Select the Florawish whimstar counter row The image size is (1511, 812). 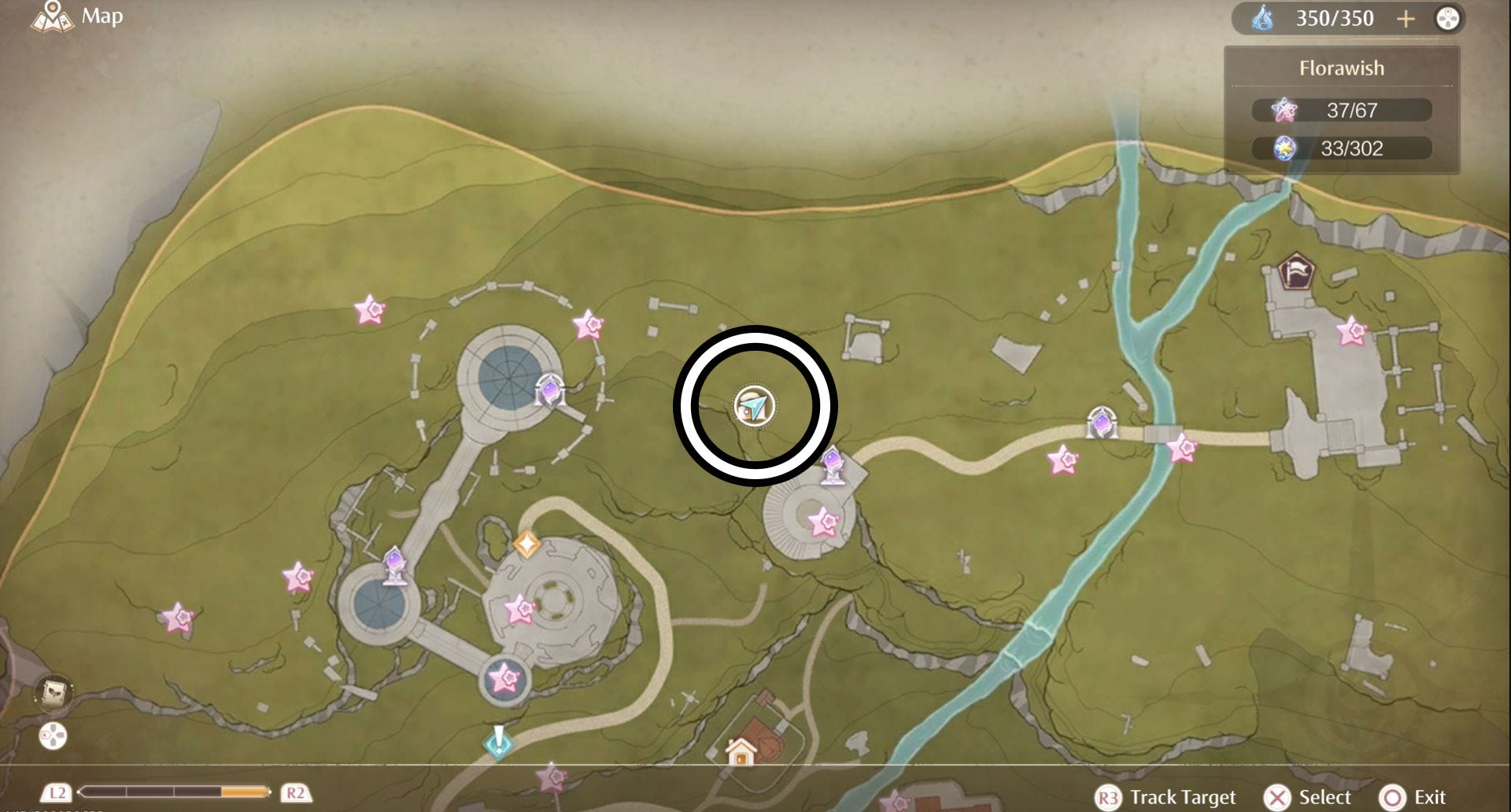(x=1342, y=110)
